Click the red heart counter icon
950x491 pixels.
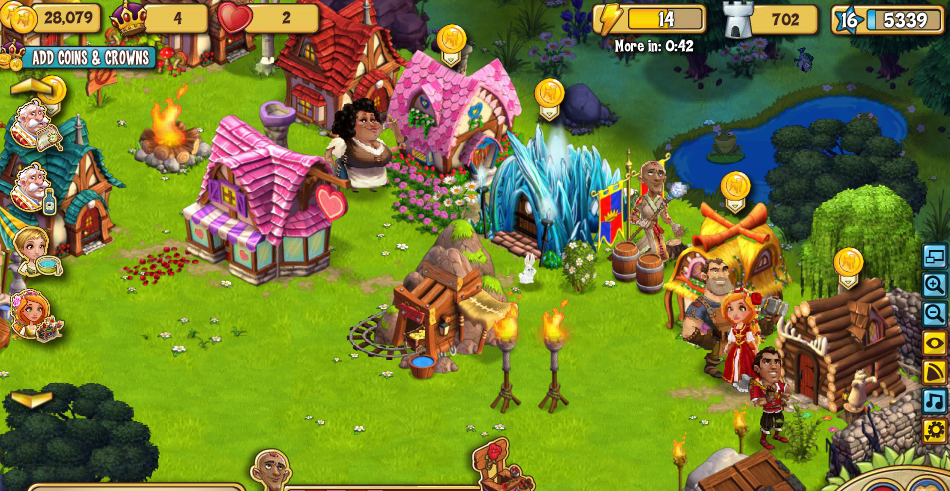(234, 18)
